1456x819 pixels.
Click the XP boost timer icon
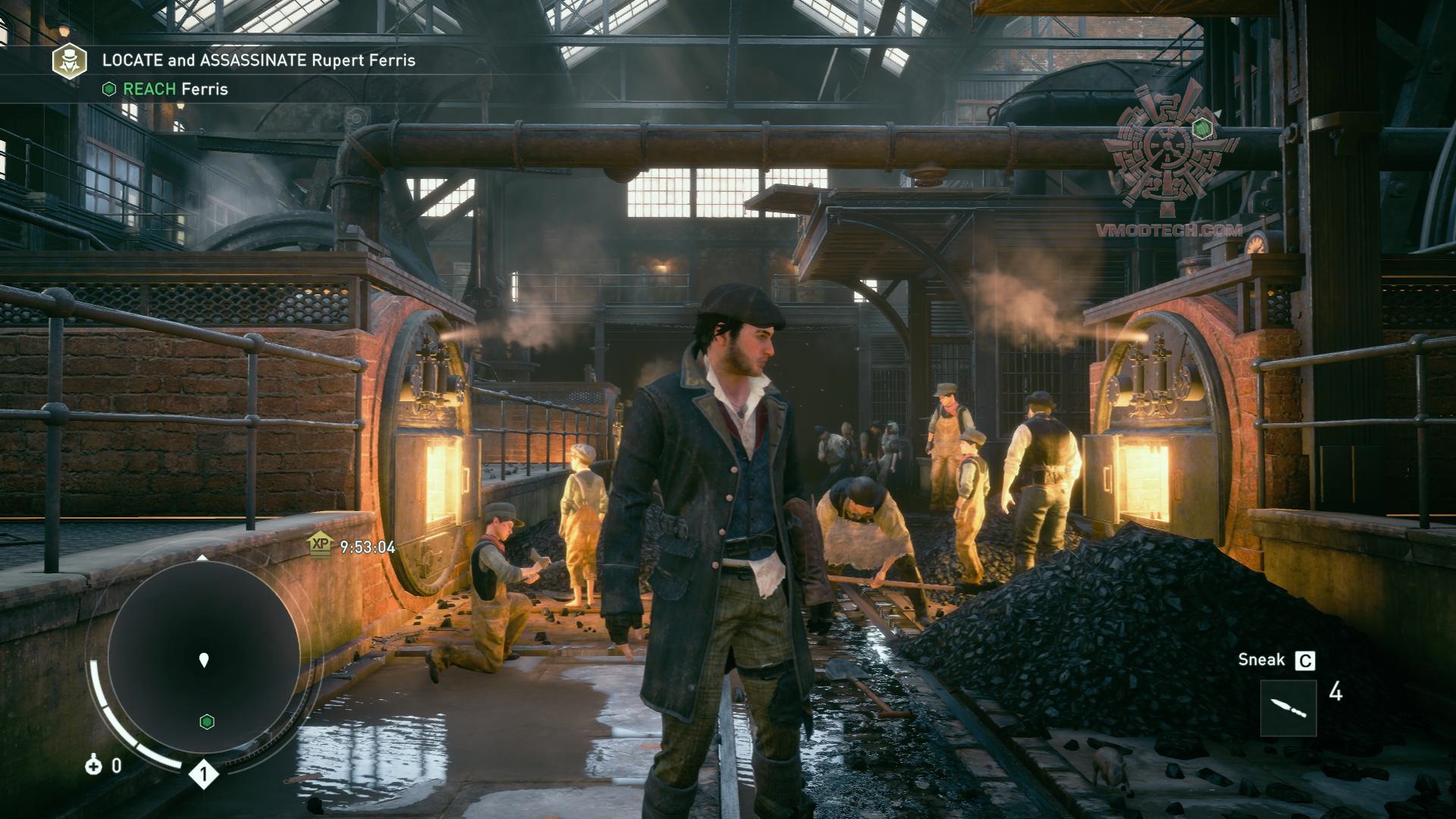point(321,544)
